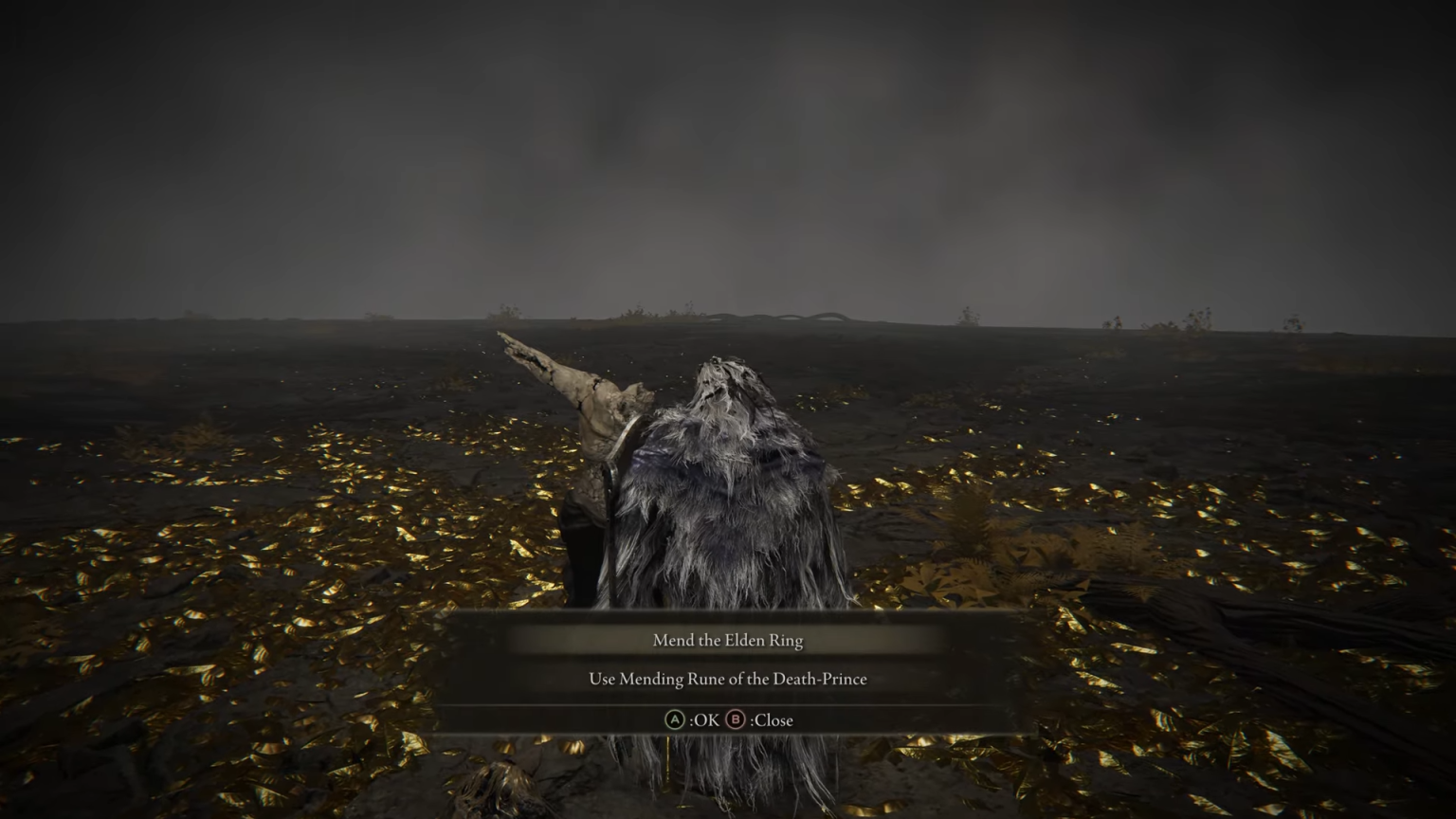The width and height of the screenshot is (1456, 819).
Task: Click the ring glyph inside the A button
Action: [675, 719]
